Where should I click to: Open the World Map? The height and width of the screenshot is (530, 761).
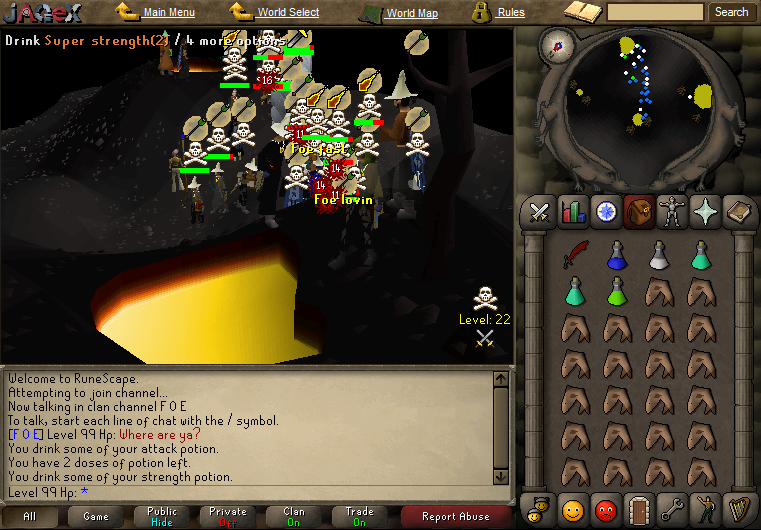pyautogui.click(x=411, y=13)
